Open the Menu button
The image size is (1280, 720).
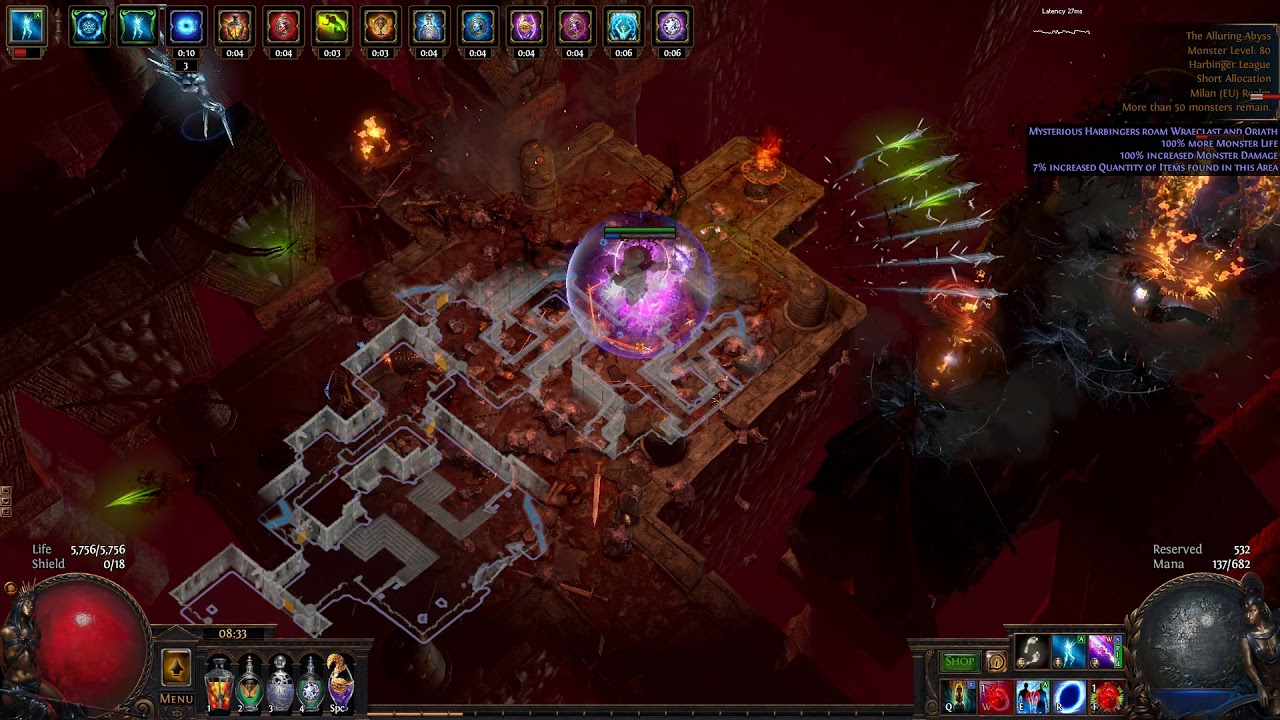[176, 699]
